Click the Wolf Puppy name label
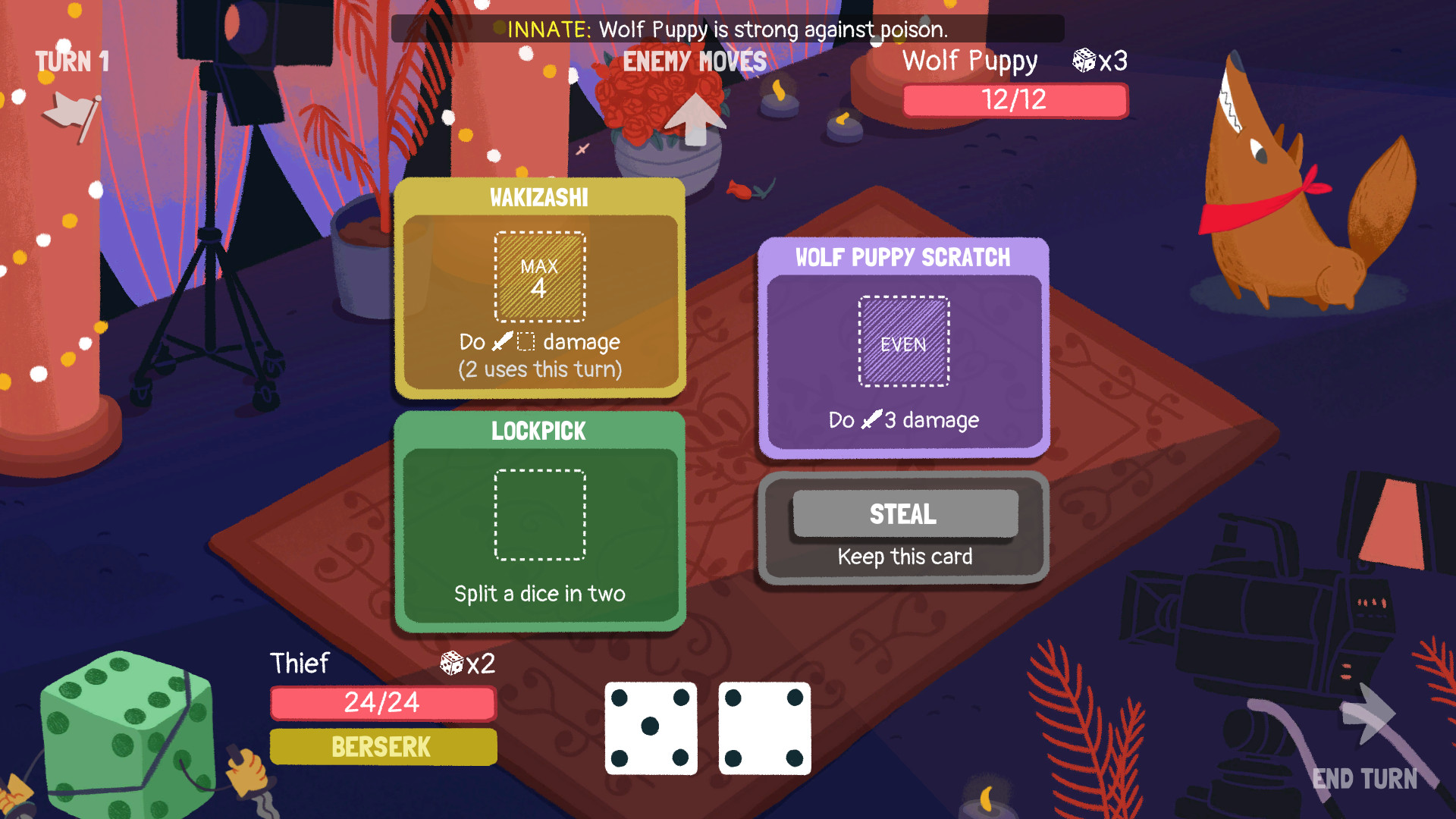Viewport: 1456px width, 819px height. tap(970, 61)
